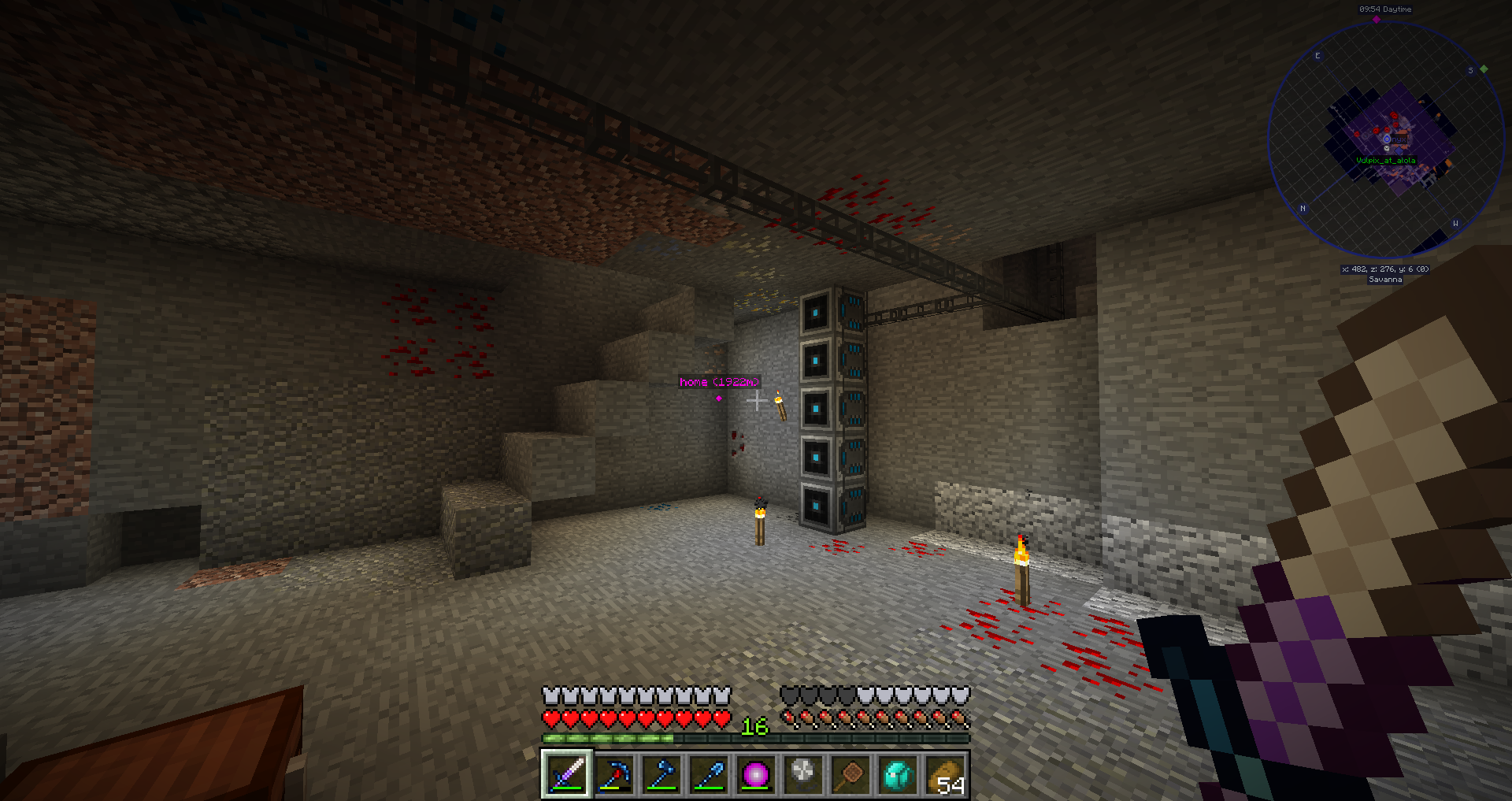Choose the blue axe hotbar slot
Image resolution: width=1512 pixels, height=801 pixels.
click(661, 774)
